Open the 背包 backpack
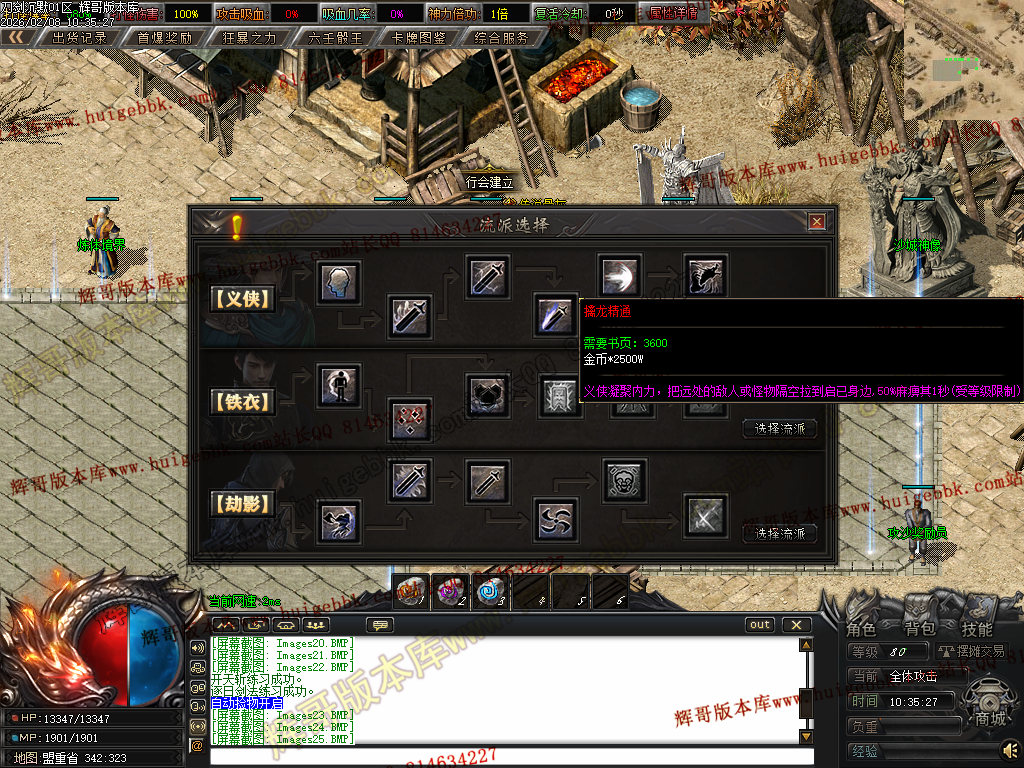 pyautogui.click(x=919, y=629)
